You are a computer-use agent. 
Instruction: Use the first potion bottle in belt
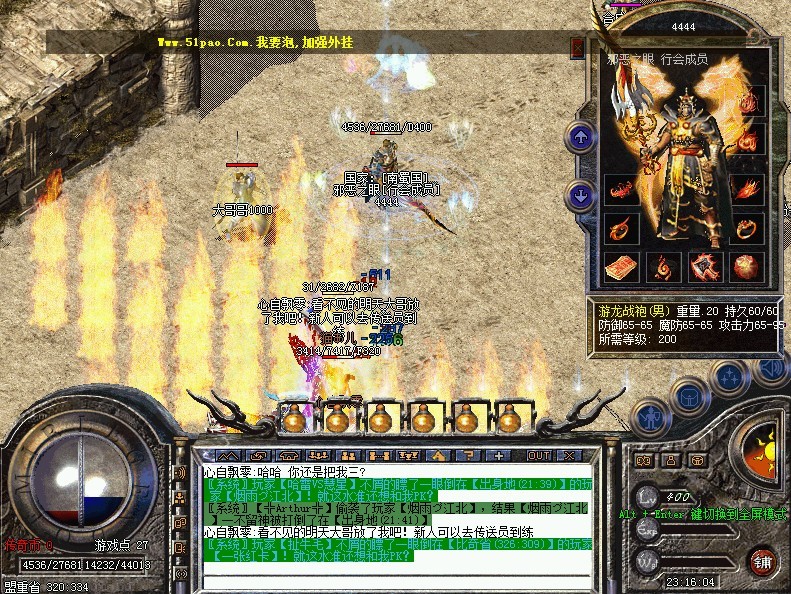click(294, 418)
